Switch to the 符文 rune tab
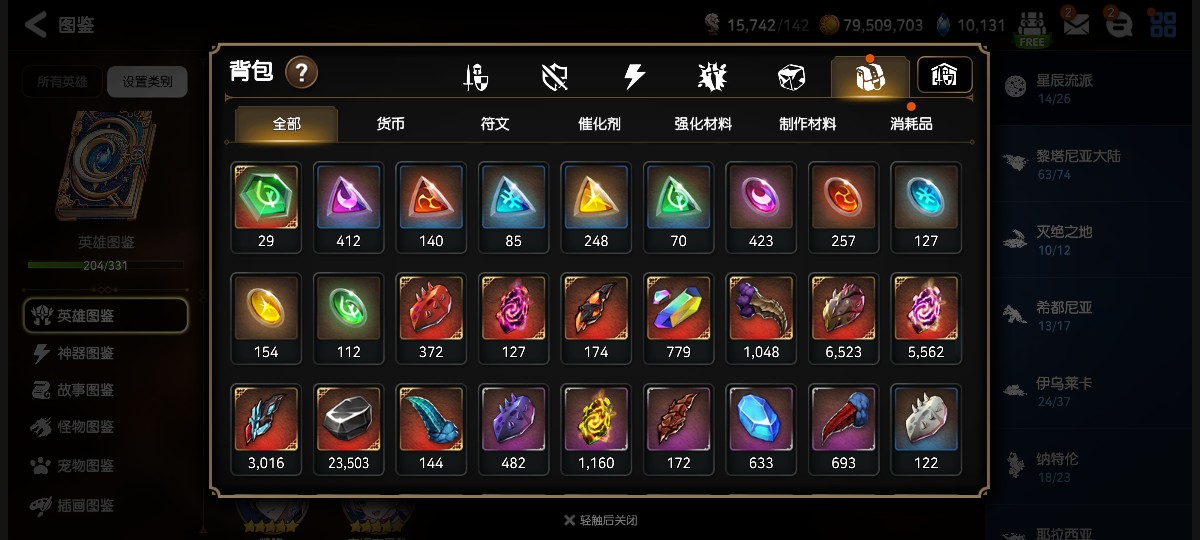This screenshot has height=540, width=1200. 495,124
